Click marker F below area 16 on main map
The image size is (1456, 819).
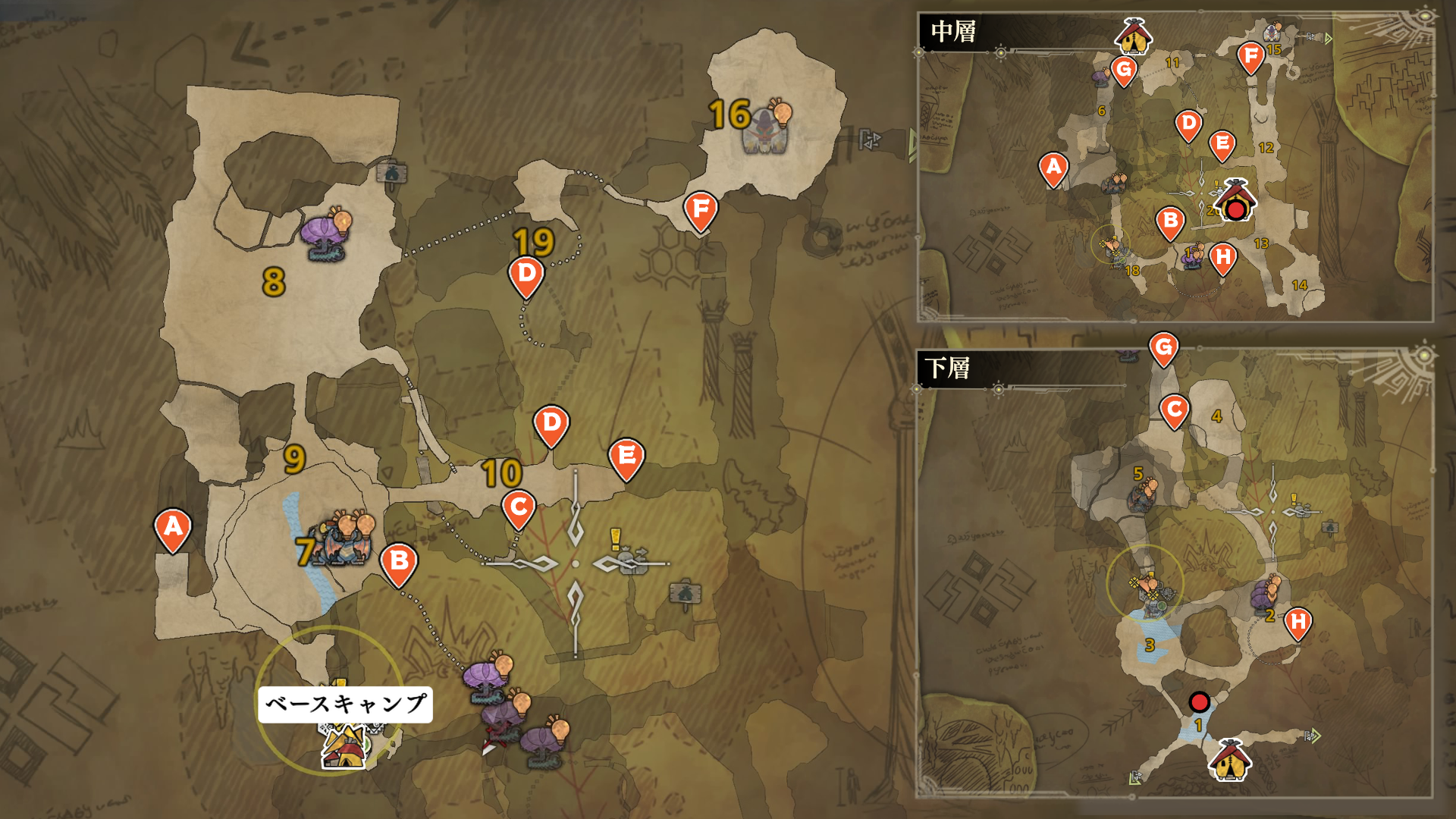click(701, 209)
